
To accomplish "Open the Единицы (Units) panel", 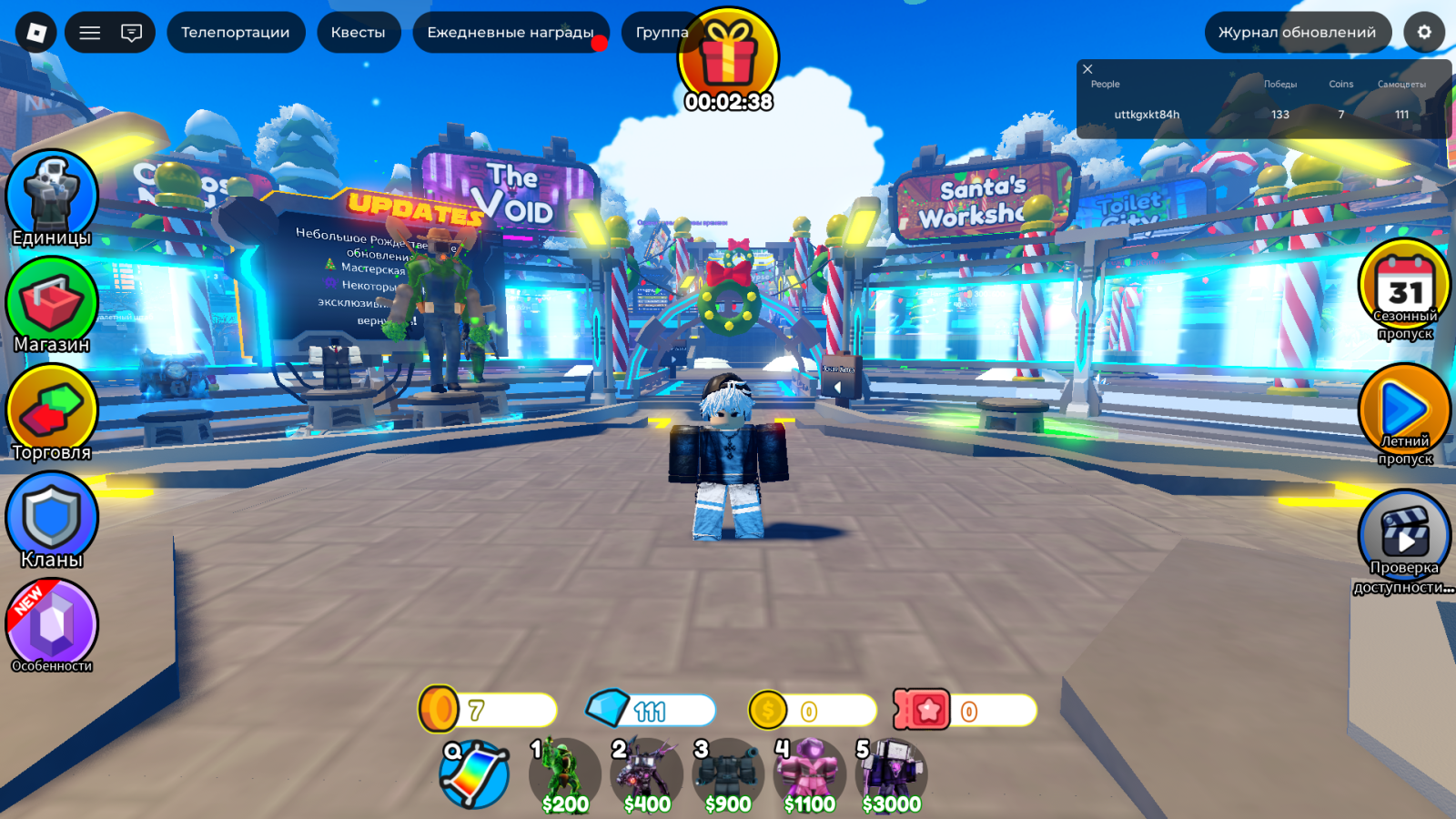I will tap(52, 194).
